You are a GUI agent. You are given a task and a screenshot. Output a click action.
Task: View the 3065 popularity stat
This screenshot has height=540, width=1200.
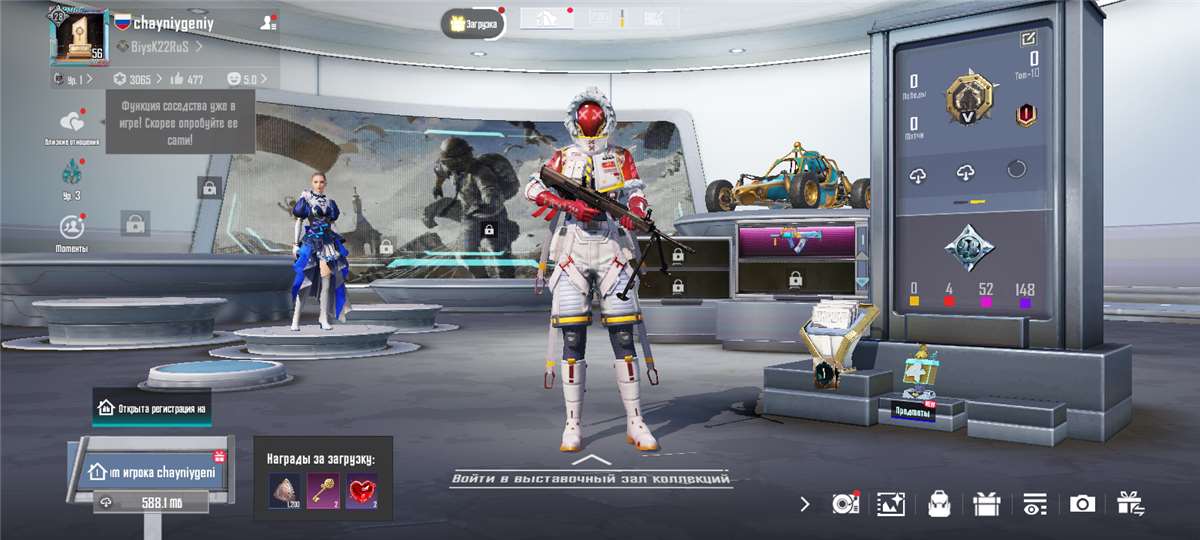134,78
